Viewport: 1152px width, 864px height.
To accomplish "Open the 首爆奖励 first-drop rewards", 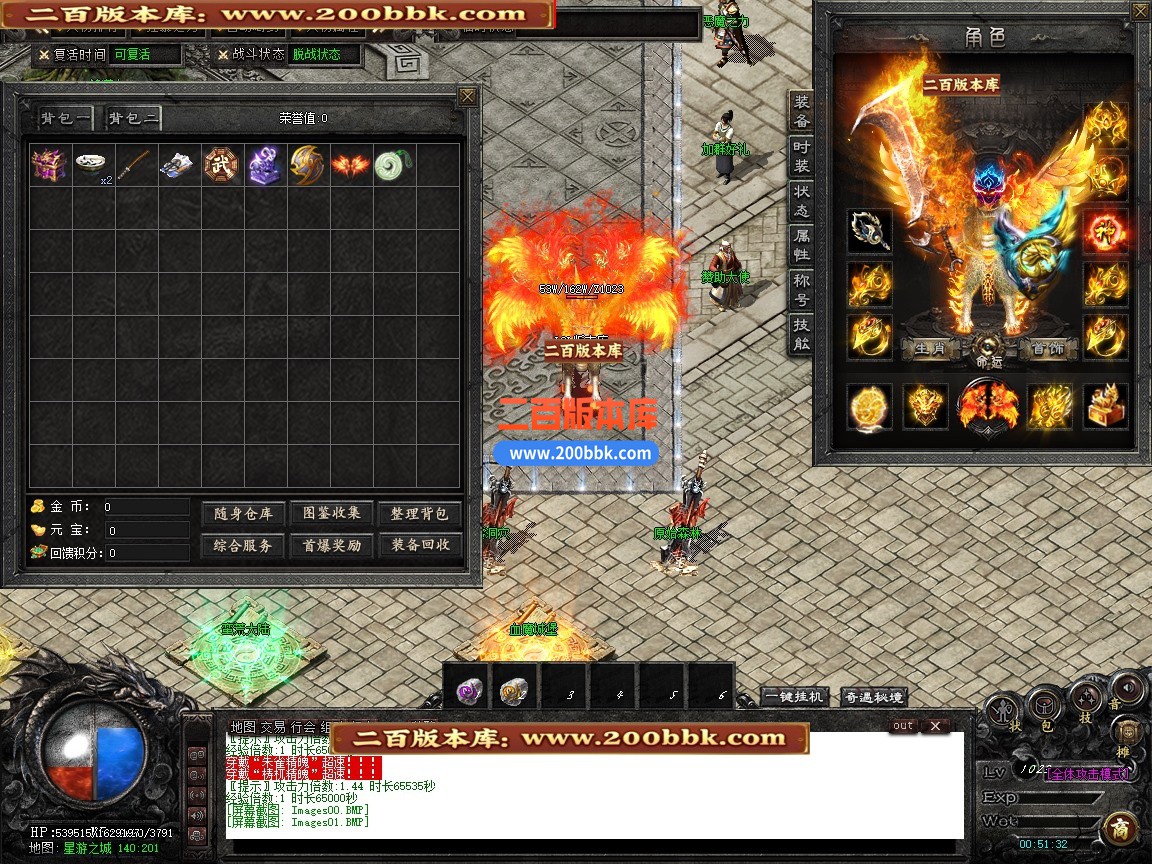I will point(331,546).
